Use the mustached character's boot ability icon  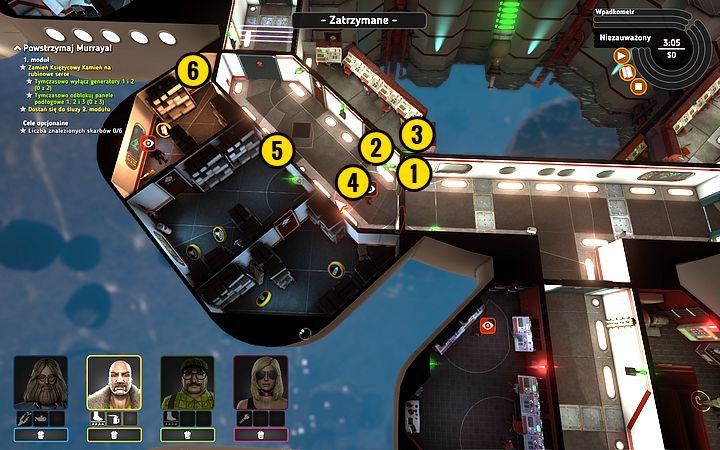coord(171,418)
